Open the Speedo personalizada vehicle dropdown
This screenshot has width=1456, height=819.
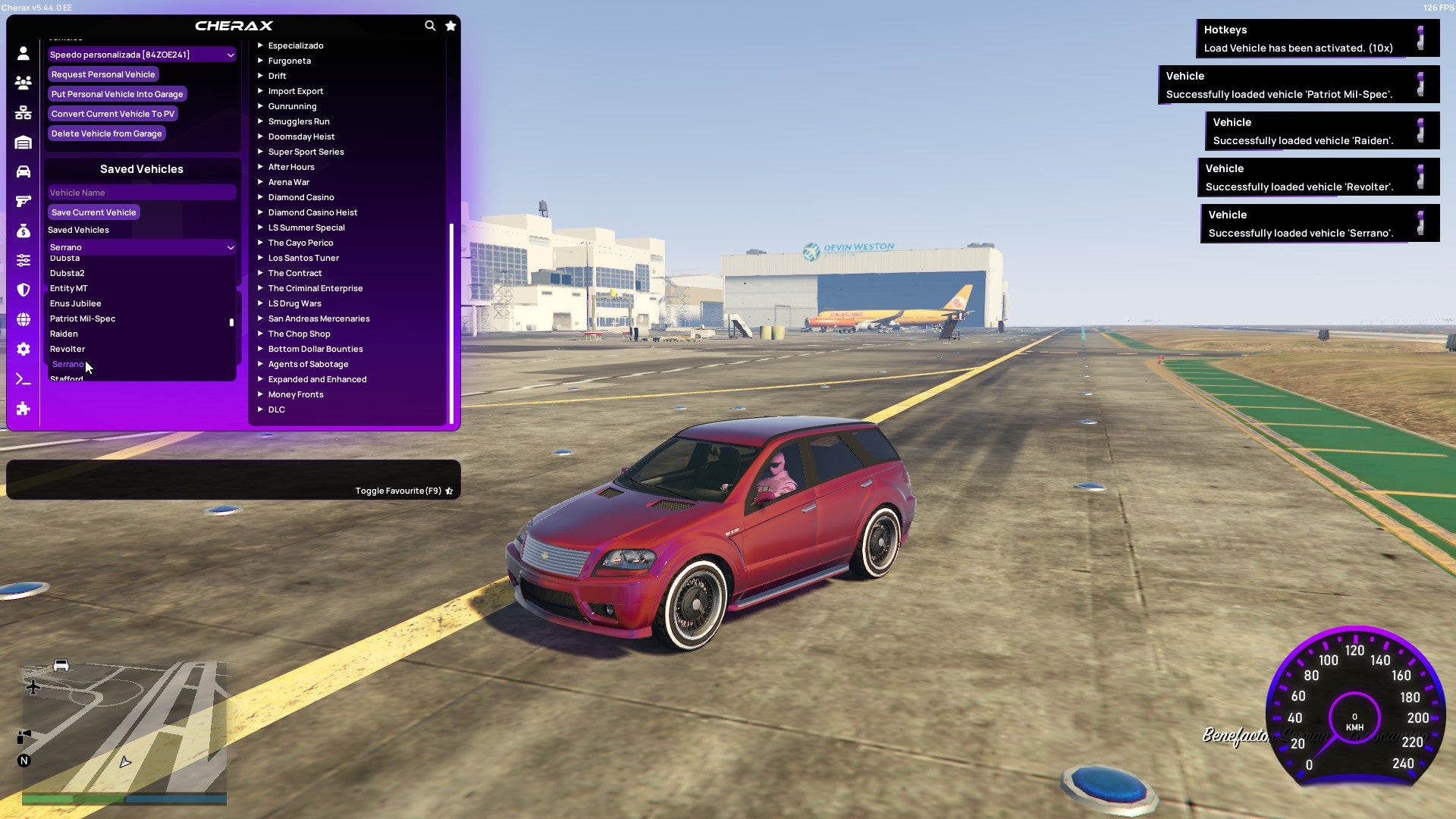tap(141, 55)
